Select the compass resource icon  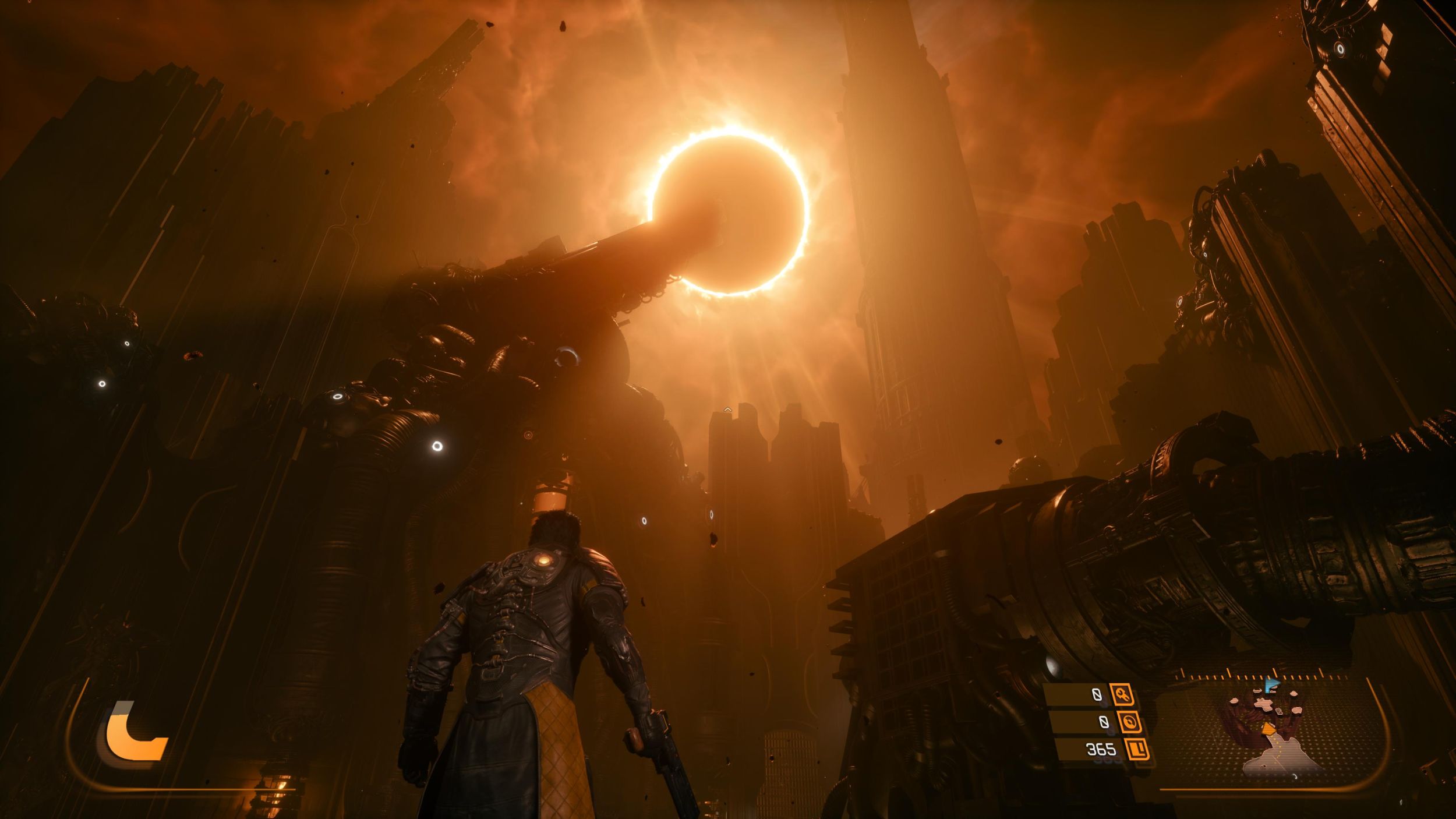(1130, 722)
